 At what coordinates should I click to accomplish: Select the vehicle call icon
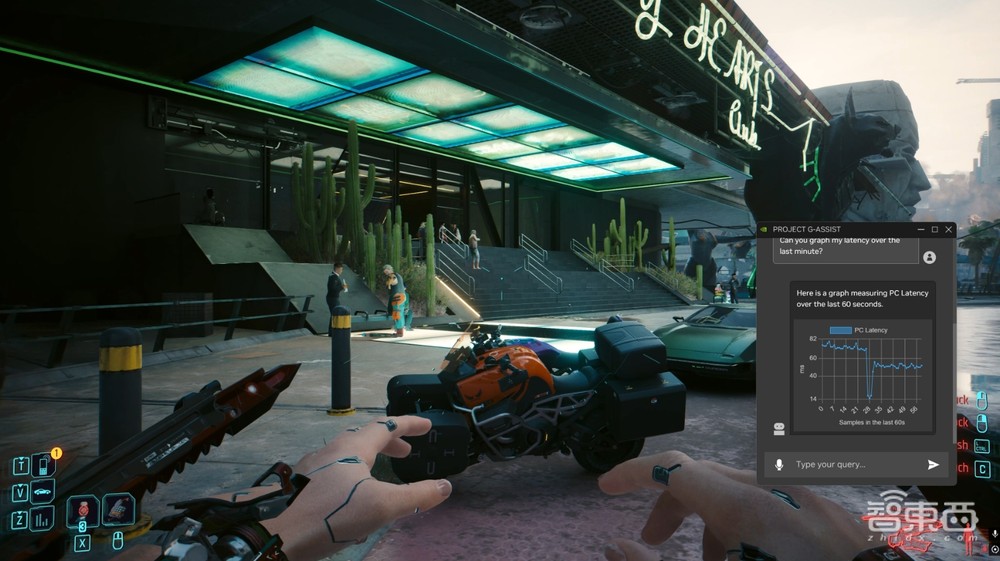(x=42, y=491)
